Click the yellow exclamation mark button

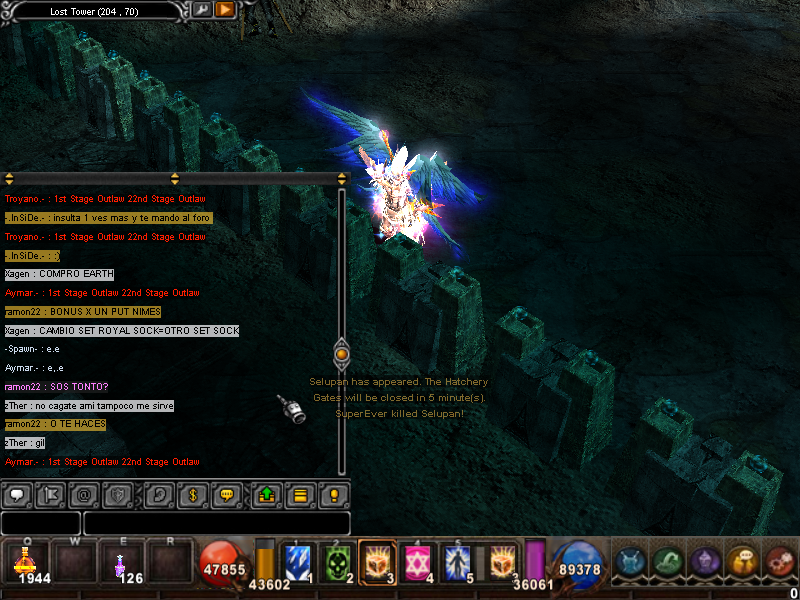[x=334, y=494]
